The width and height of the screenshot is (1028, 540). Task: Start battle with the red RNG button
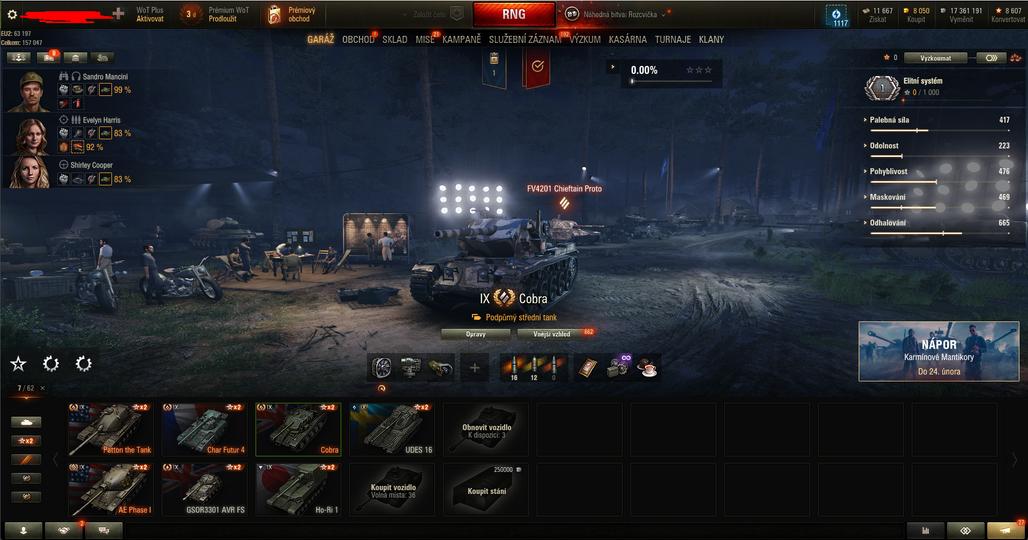514,14
